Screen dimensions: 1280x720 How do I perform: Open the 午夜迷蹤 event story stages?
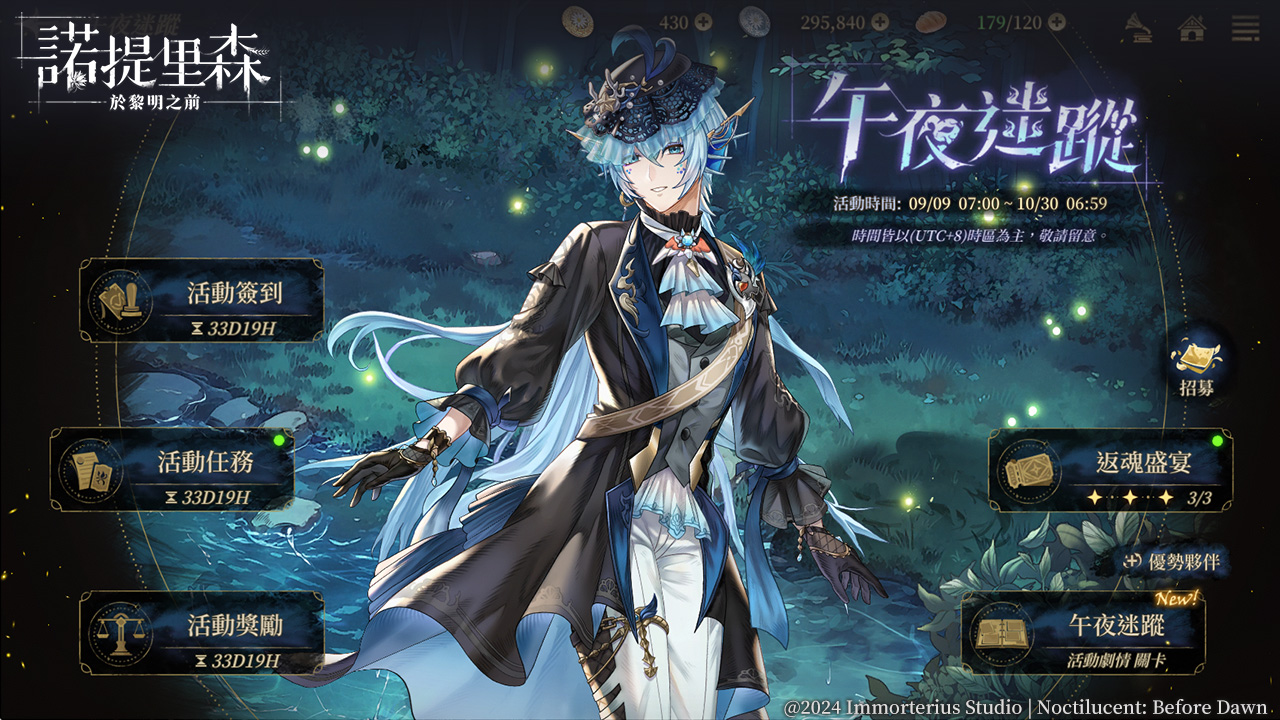1083,632
